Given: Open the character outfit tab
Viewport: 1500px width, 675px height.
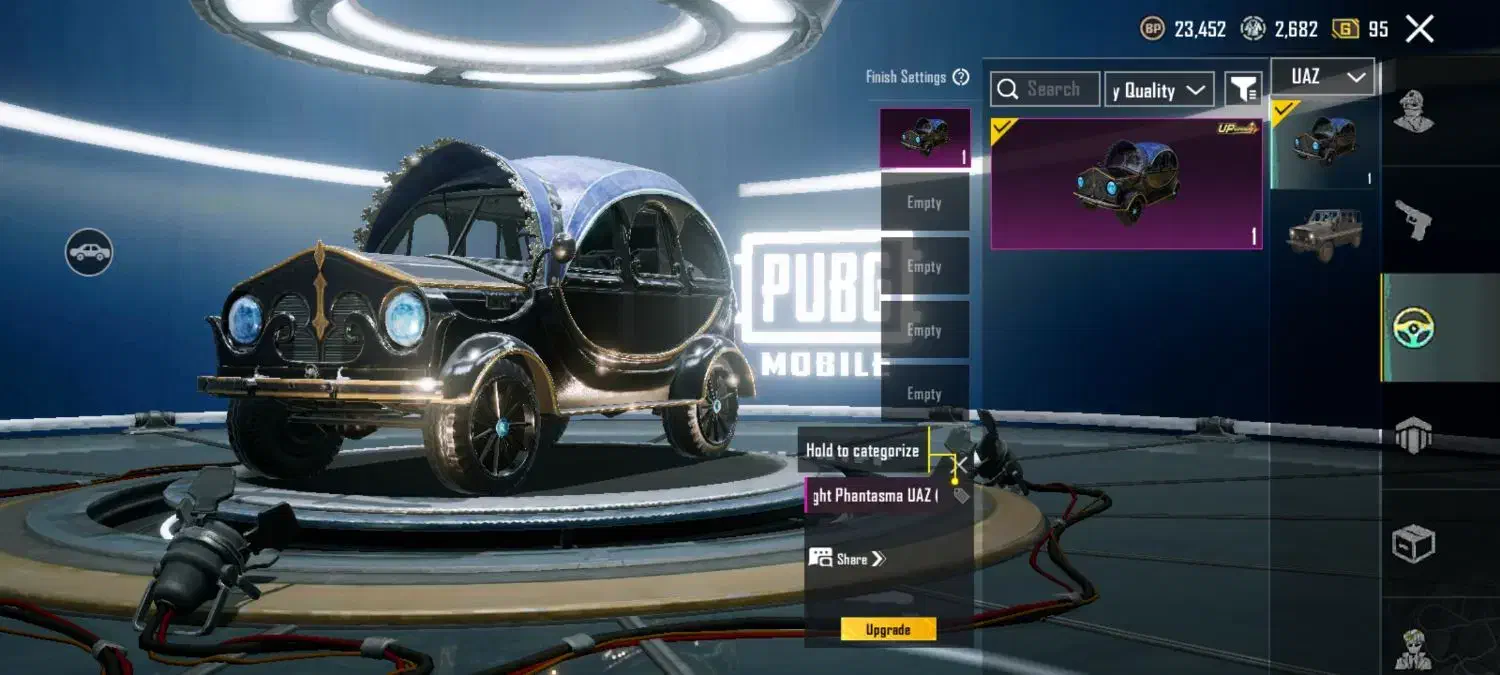Looking at the screenshot, I should (1413, 112).
